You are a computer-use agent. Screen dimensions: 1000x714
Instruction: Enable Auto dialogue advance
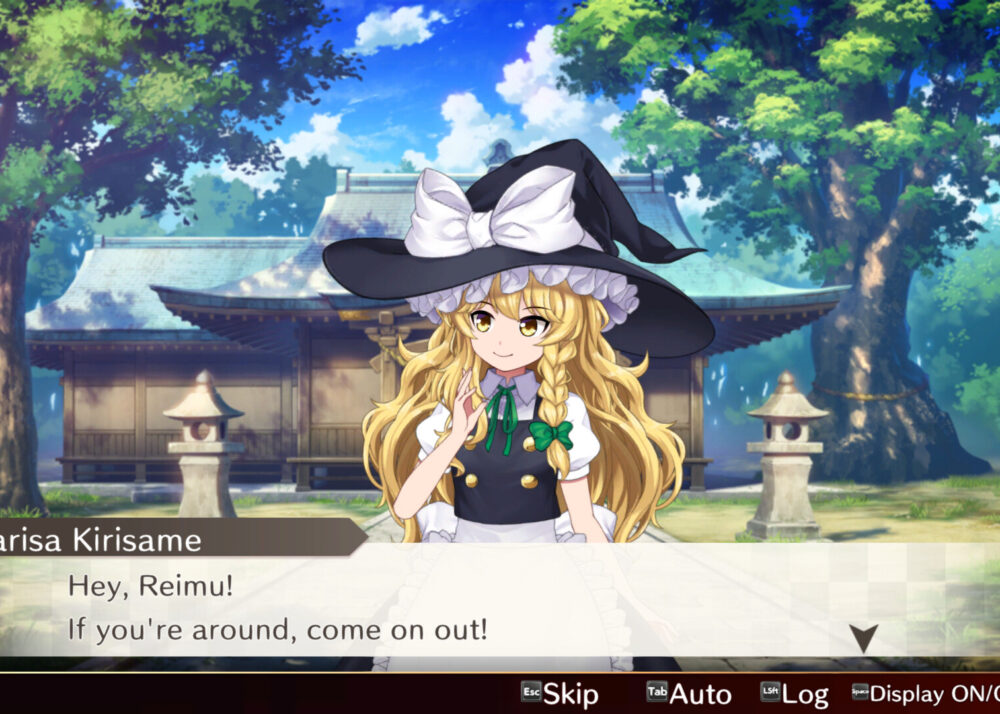coord(690,693)
